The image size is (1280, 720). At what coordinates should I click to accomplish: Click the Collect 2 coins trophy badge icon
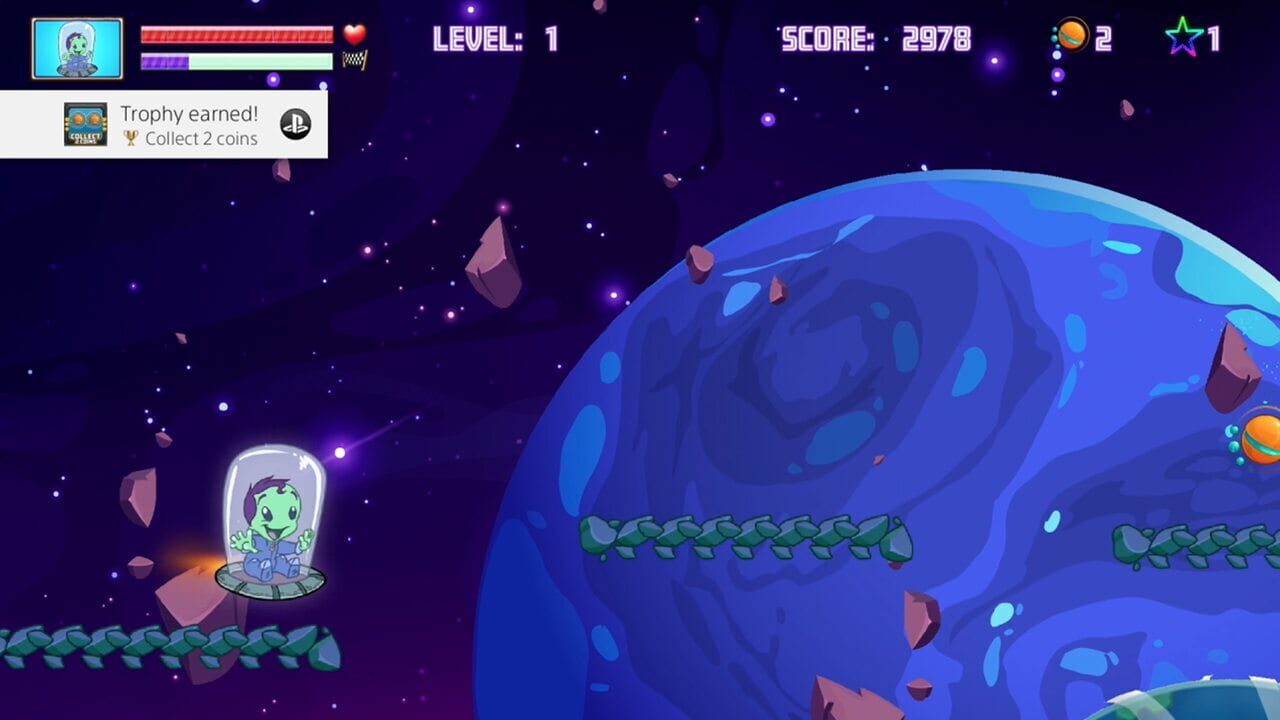tap(86, 126)
